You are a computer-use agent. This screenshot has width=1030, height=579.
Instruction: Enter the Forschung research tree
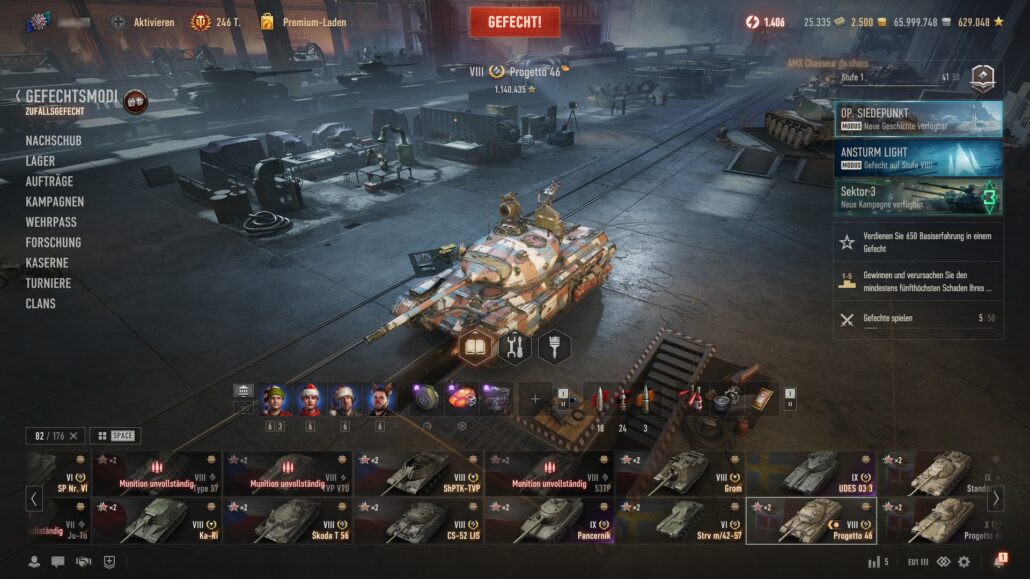pos(53,242)
